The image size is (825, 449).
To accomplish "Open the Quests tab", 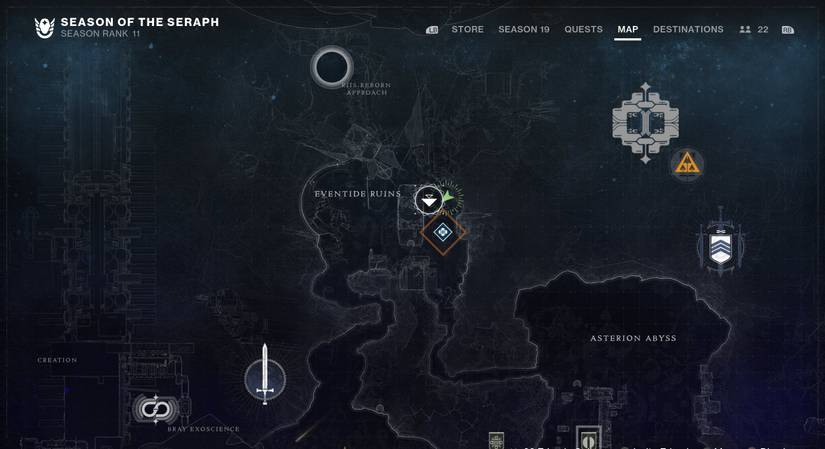I will (583, 30).
